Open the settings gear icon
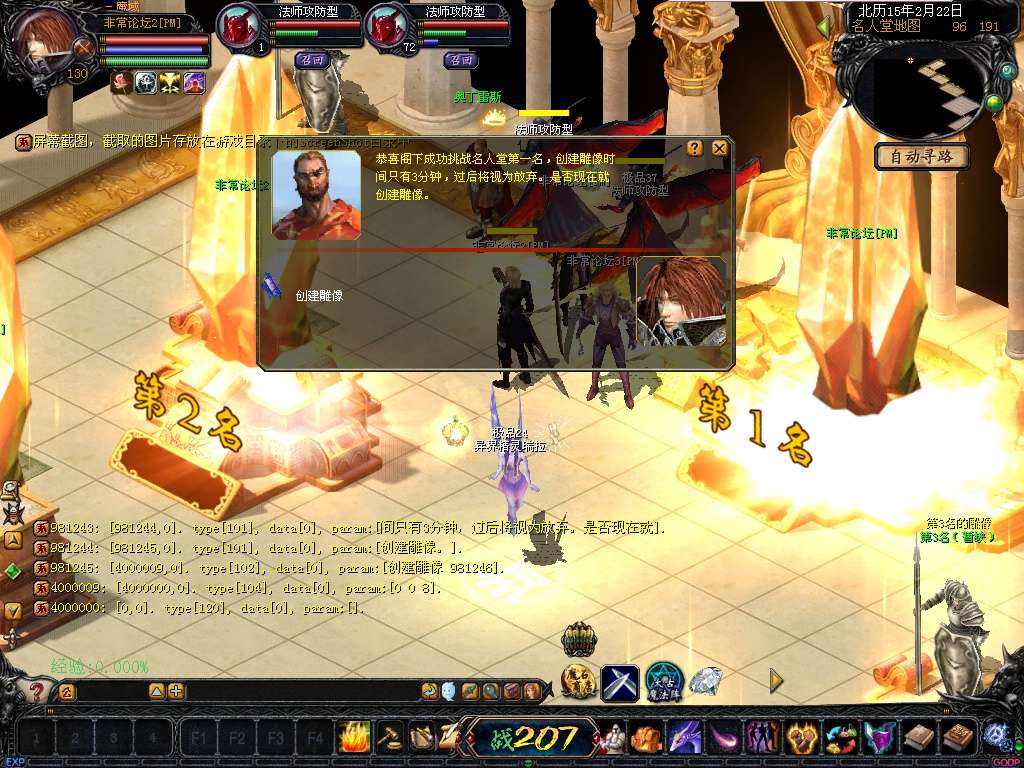The height and width of the screenshot is (768, 1024). (997, 737)
